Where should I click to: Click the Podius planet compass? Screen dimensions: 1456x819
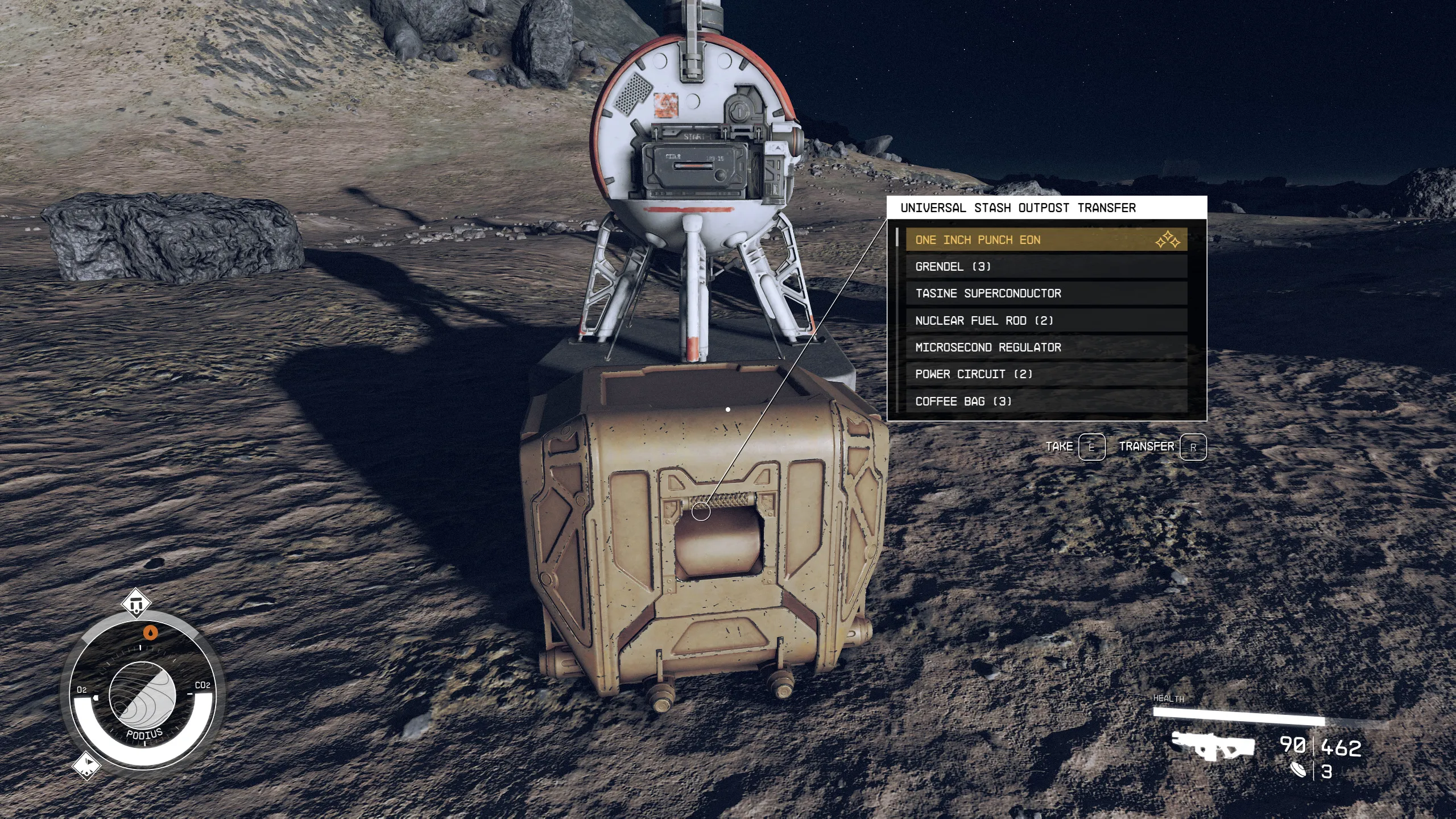tap(142, 695)
